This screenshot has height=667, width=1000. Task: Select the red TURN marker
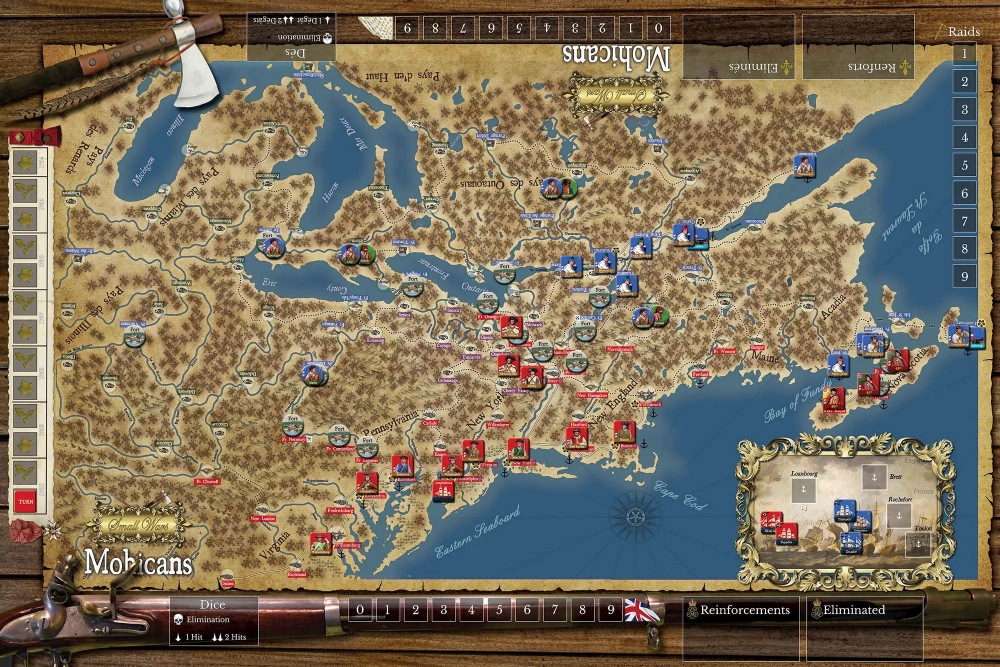[24, 503]
